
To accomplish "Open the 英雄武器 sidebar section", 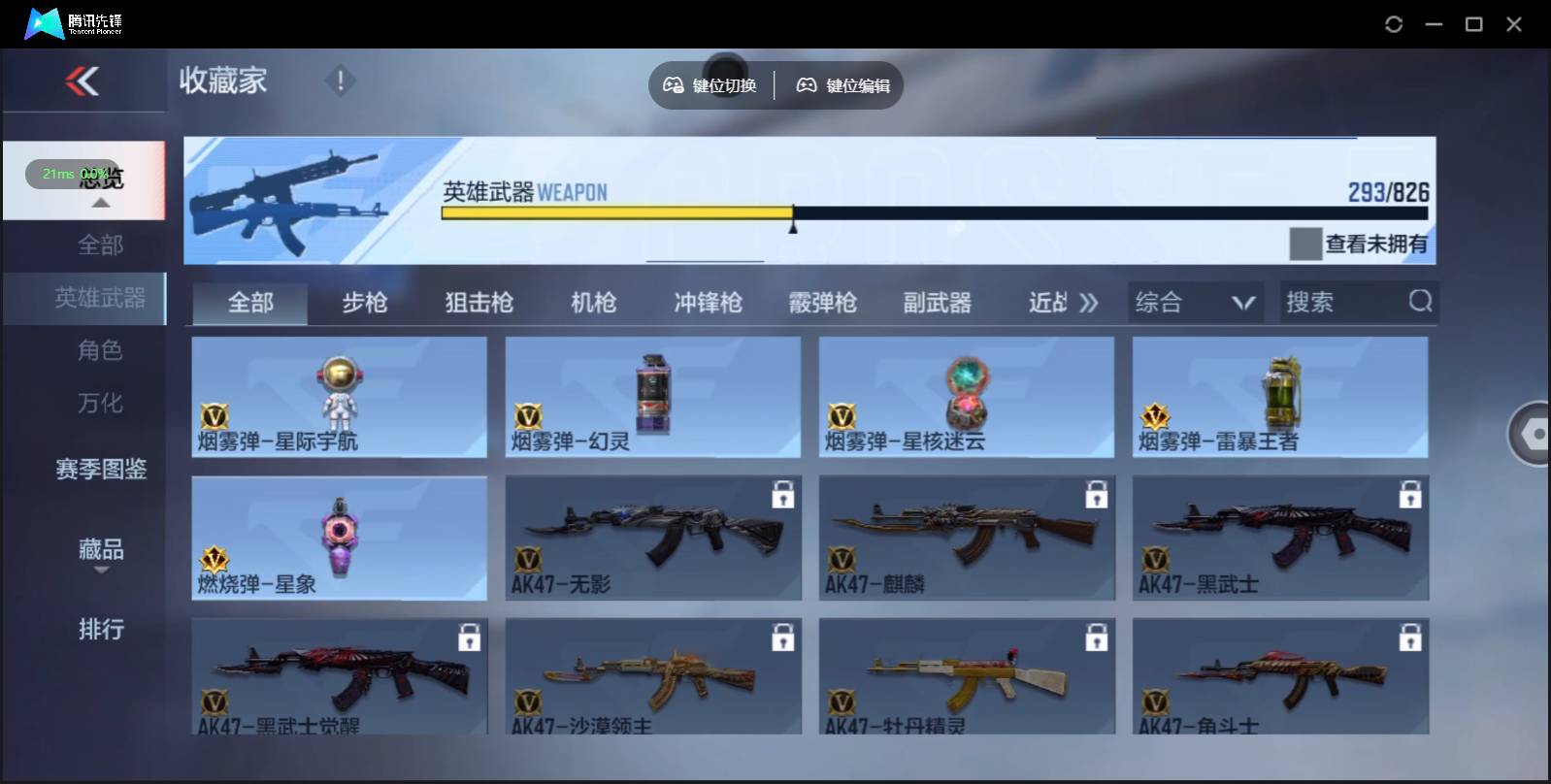I will (101, 299).
